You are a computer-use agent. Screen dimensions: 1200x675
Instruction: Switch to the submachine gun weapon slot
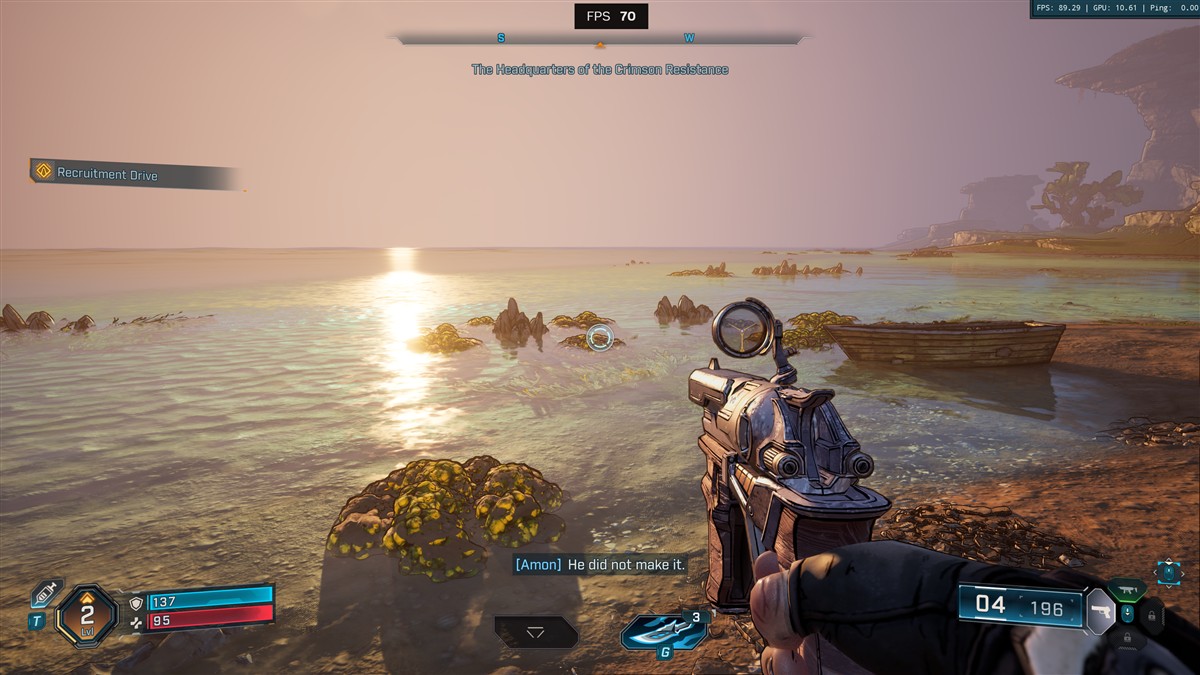(1127, 590)
